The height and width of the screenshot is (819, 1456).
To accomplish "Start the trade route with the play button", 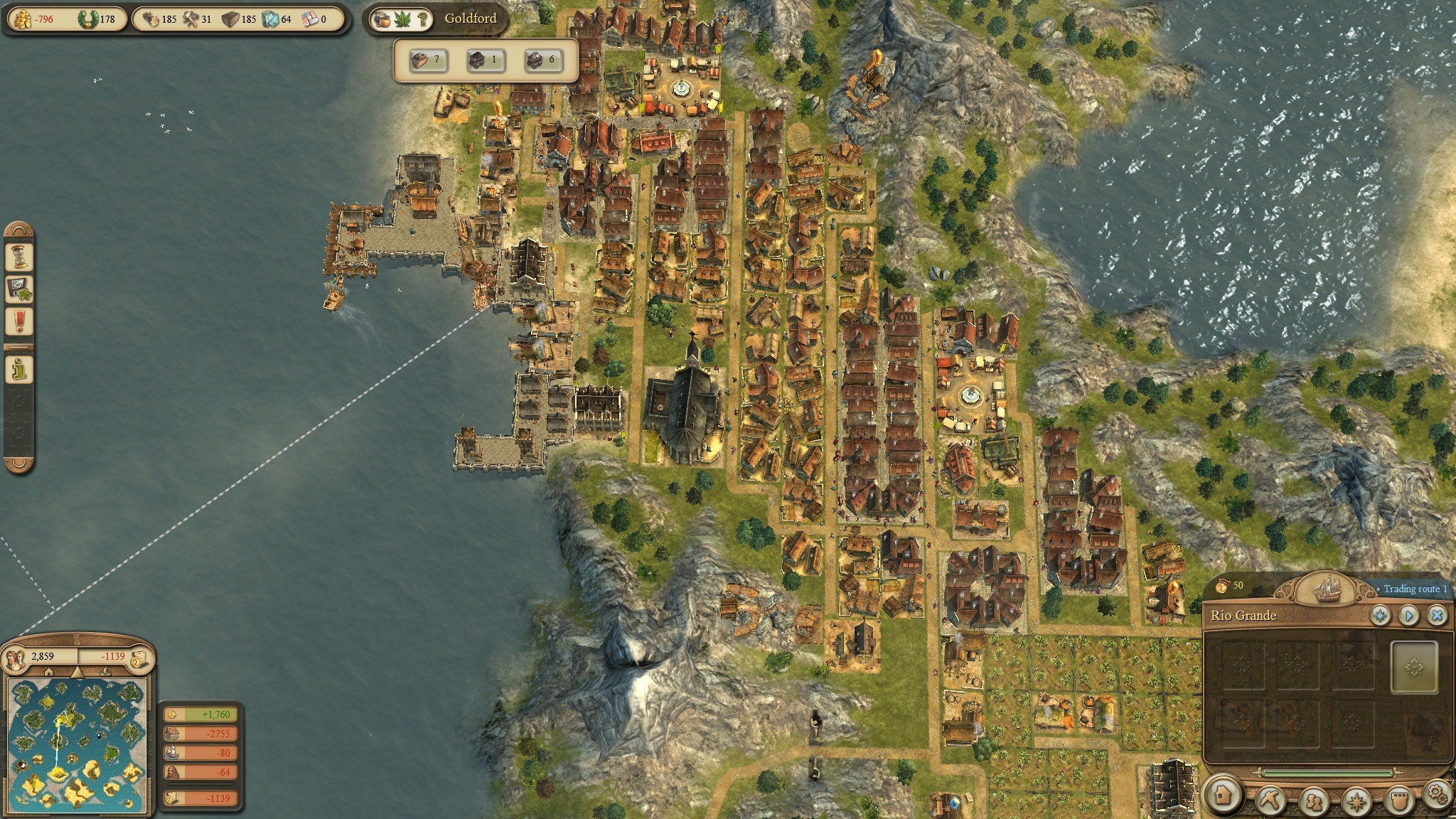I will pos(1409,615).
